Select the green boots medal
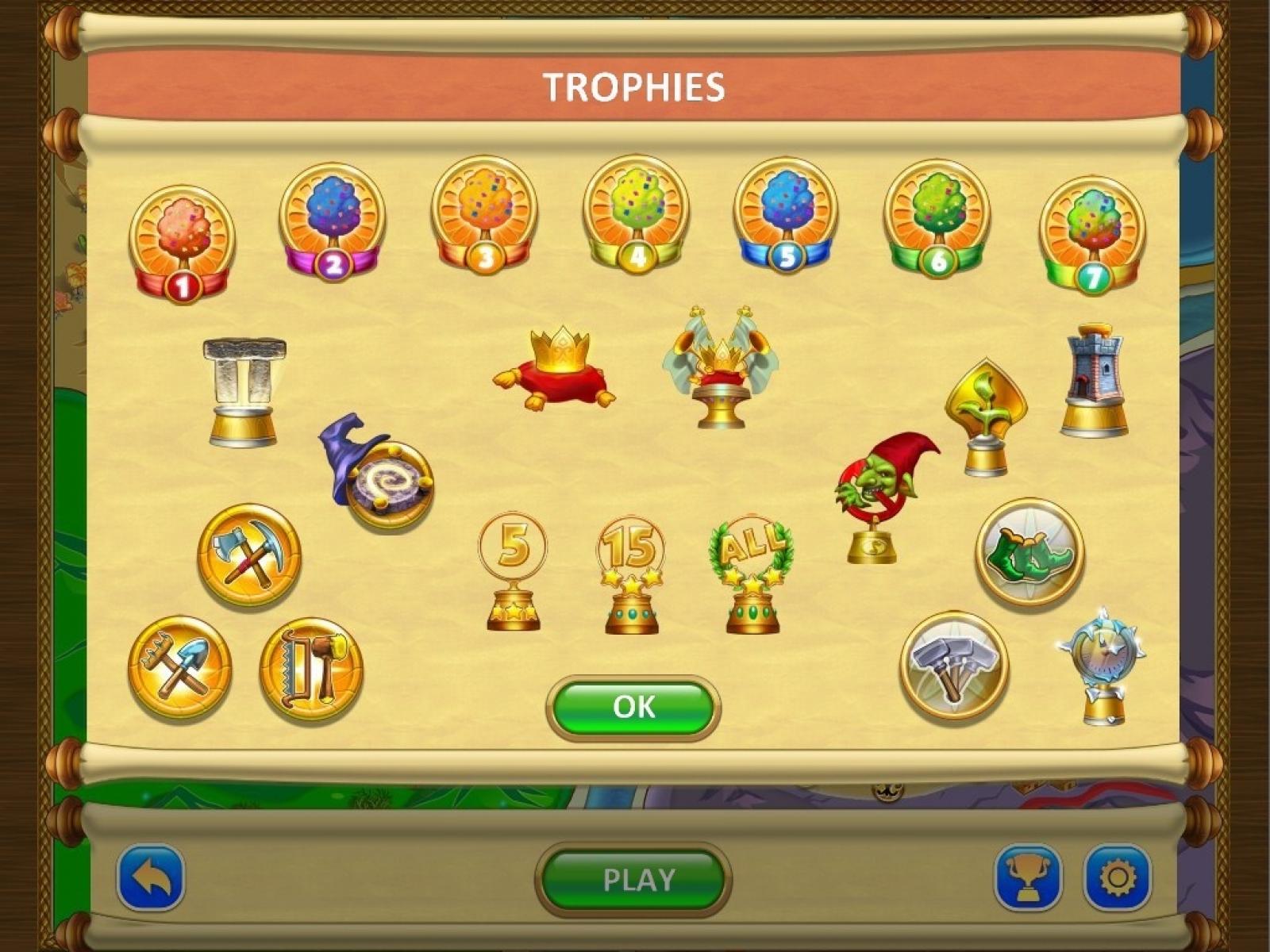The width and height of the screenshot is (1270, 952). (1029, 552)
